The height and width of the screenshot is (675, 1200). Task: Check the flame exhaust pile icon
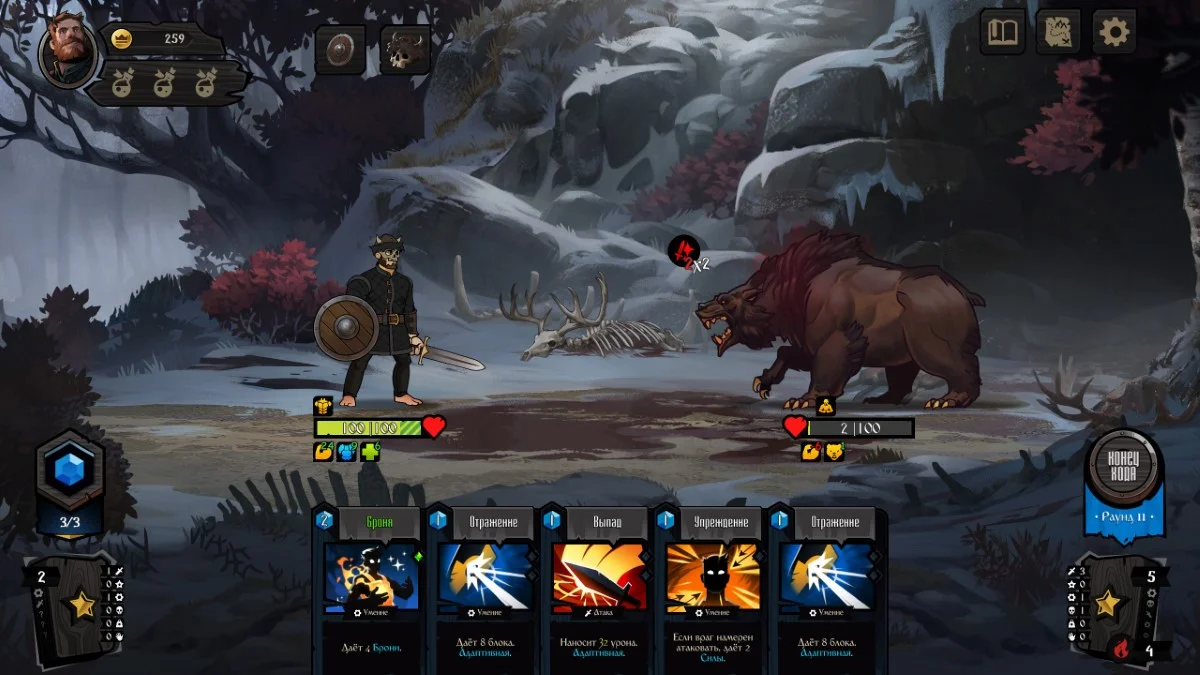[x=1122, y=649]
